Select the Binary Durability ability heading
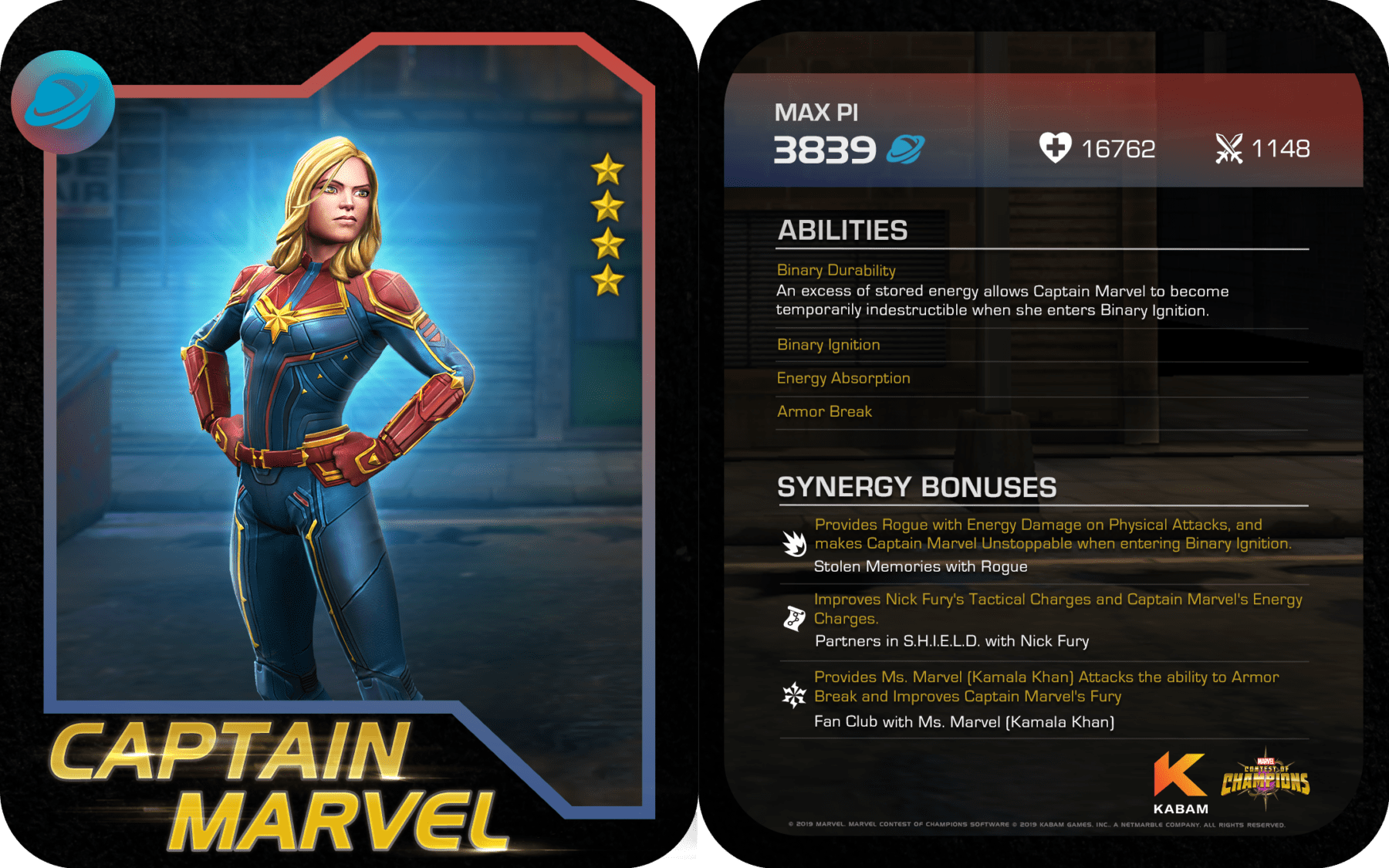This screenshot has width=1389, height=868. [x=836, y=270]
